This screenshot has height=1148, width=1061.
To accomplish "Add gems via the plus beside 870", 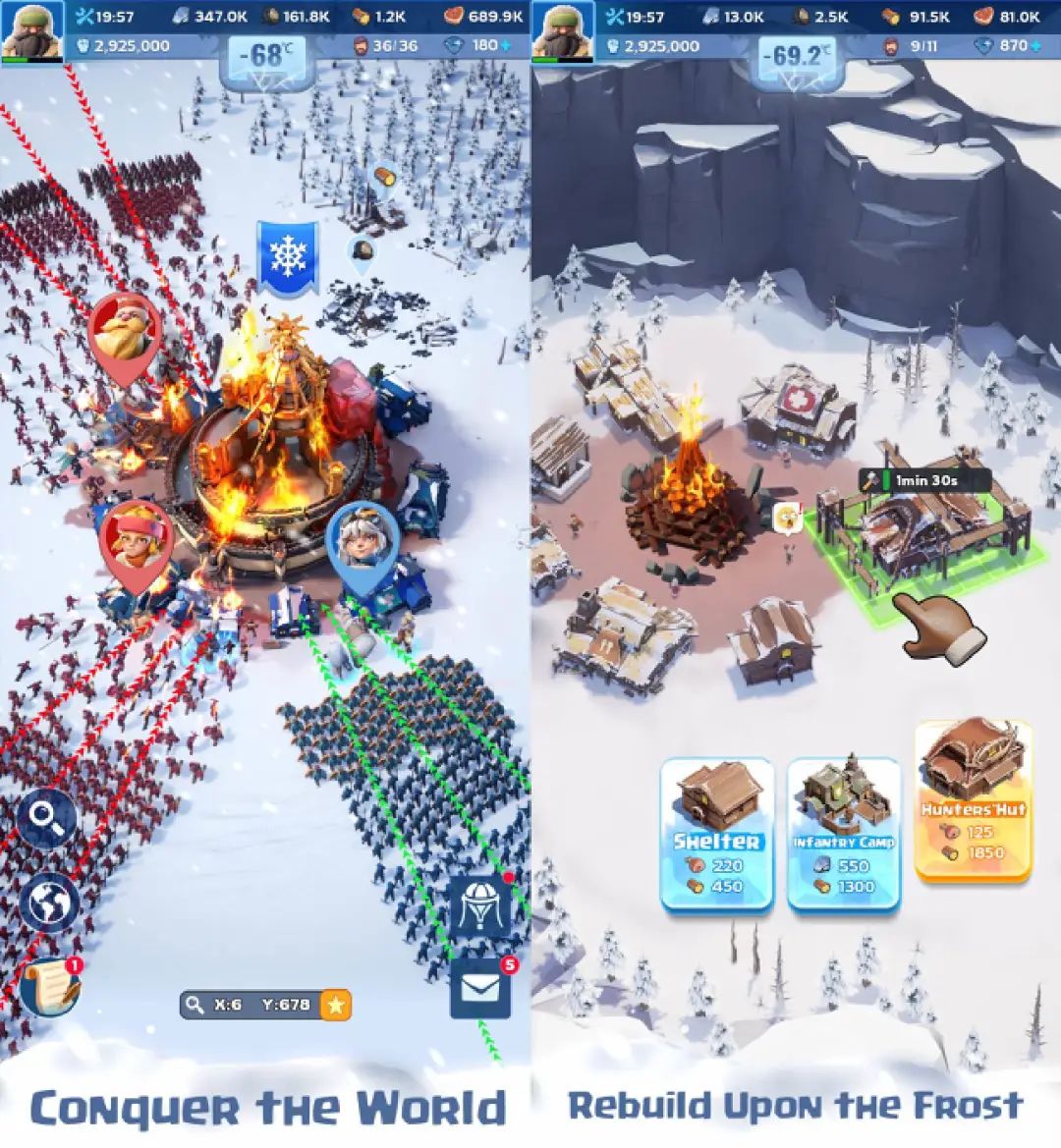I will click(1037, 45).
